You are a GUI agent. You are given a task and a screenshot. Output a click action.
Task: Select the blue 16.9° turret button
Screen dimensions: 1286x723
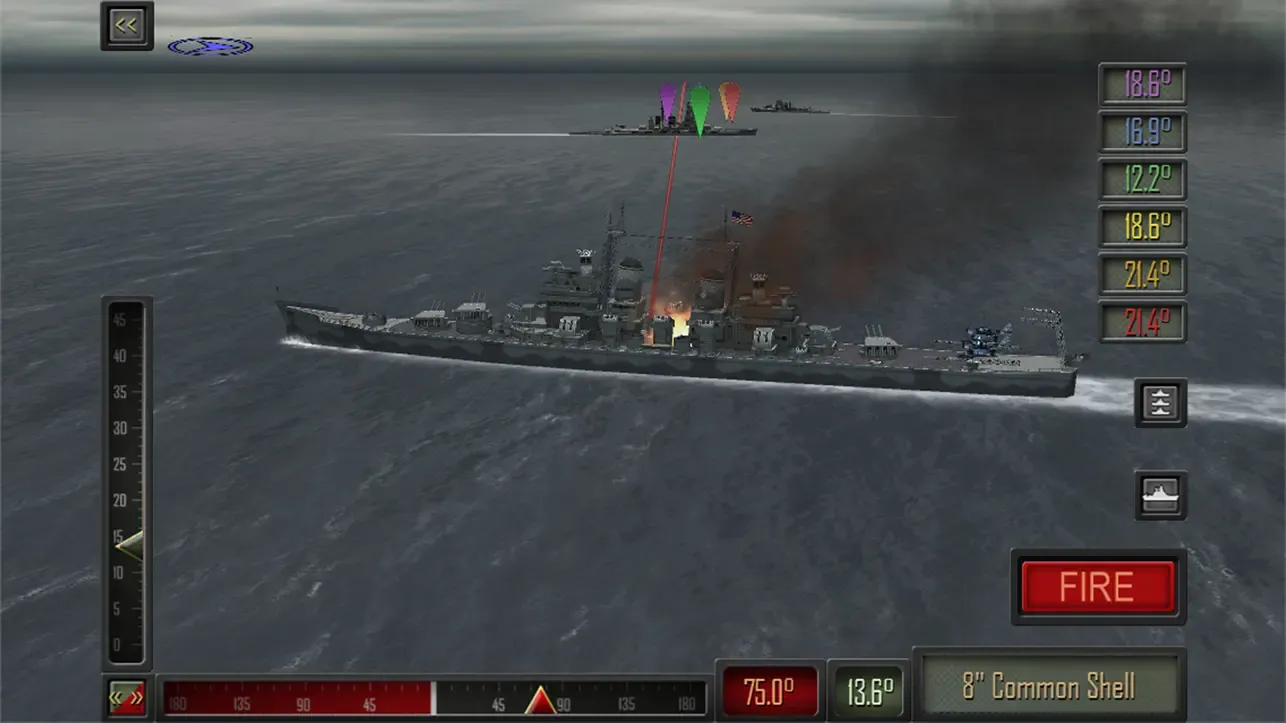pyautogui.click(x=1142, y=132)
